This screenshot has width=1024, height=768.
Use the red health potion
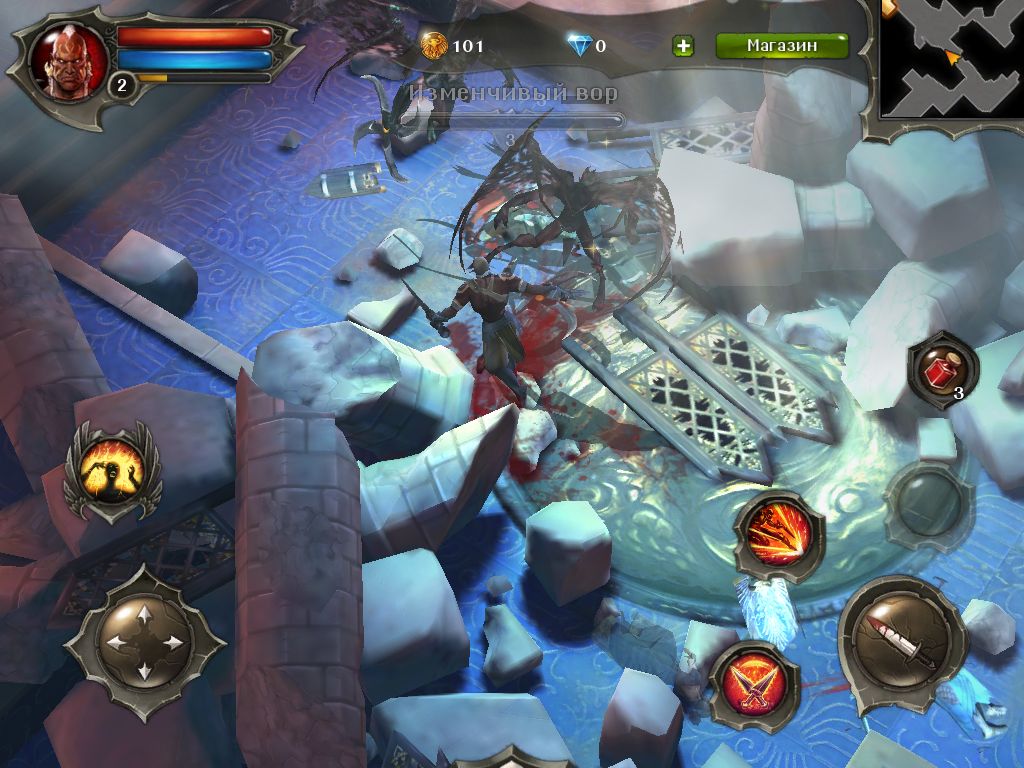tap(942, 373)
